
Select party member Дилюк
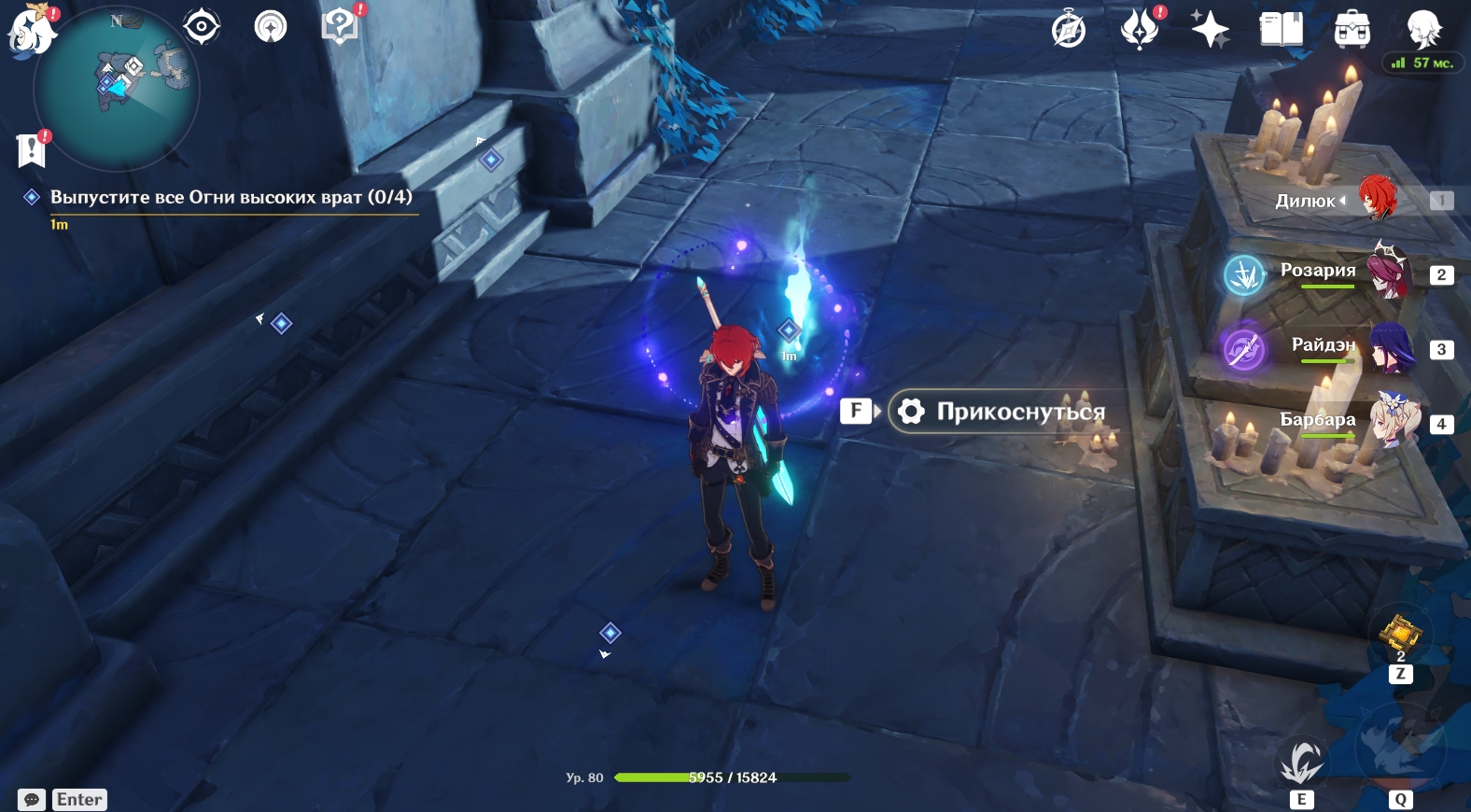click(1376, 200)
